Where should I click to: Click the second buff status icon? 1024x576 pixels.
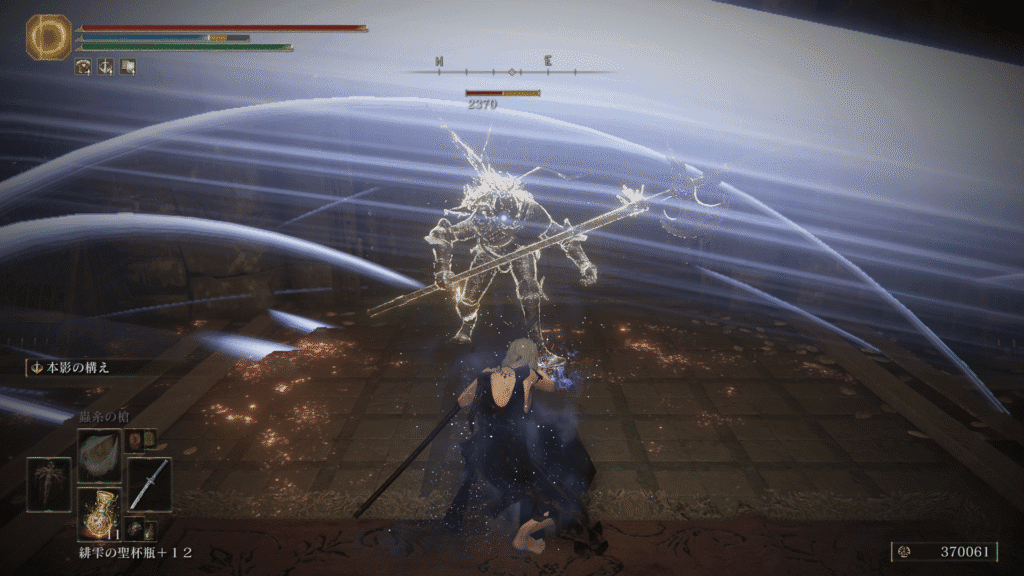pyautogui.click(x=106, y=67)
